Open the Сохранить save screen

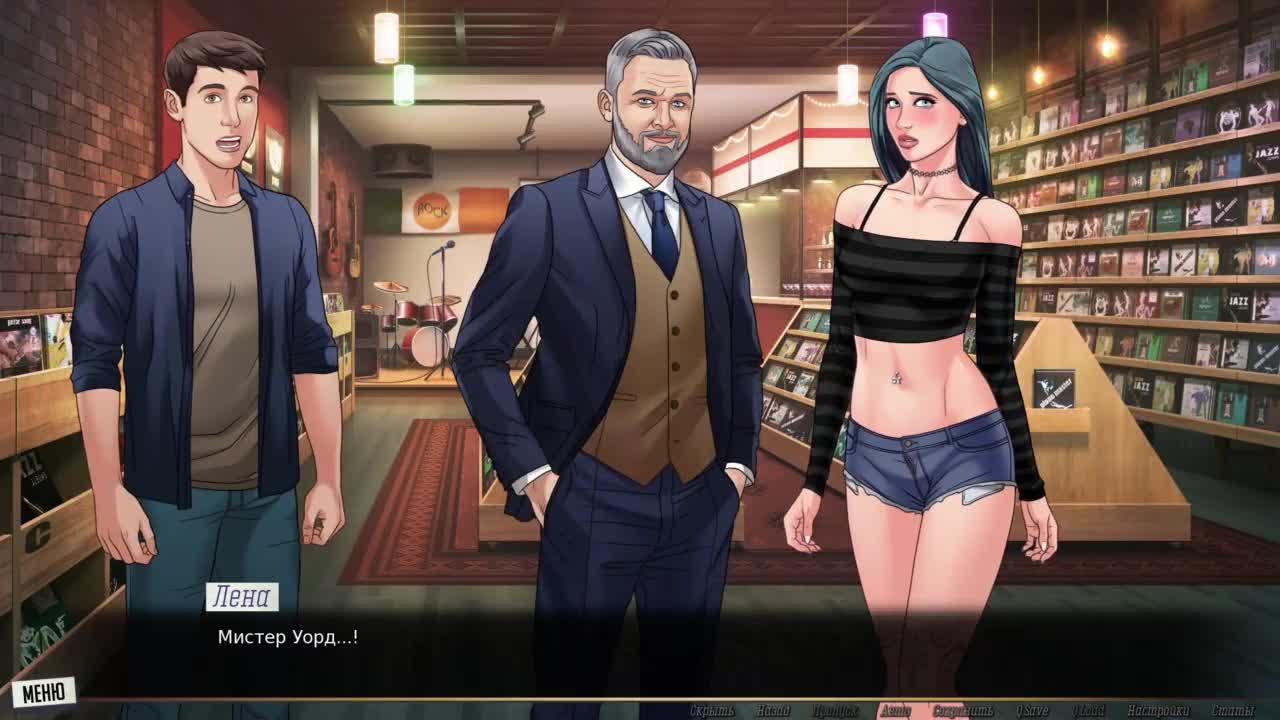click(x=962, y=711)
